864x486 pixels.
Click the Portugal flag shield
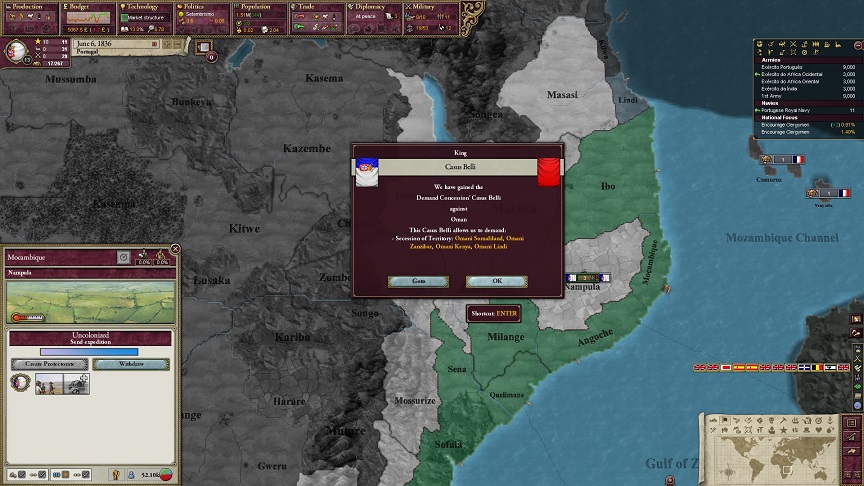[x=17, y=49]
